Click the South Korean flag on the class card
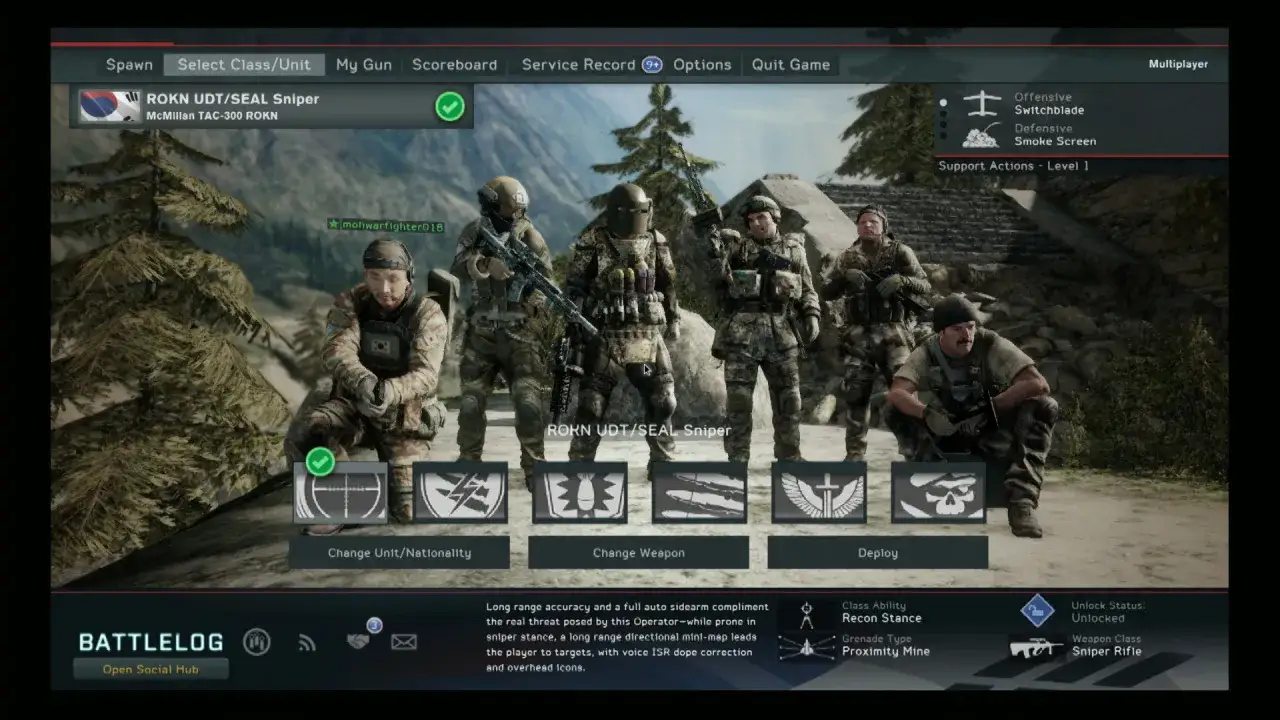Viewport: 1280px width, 720px height. click(109, 105)
